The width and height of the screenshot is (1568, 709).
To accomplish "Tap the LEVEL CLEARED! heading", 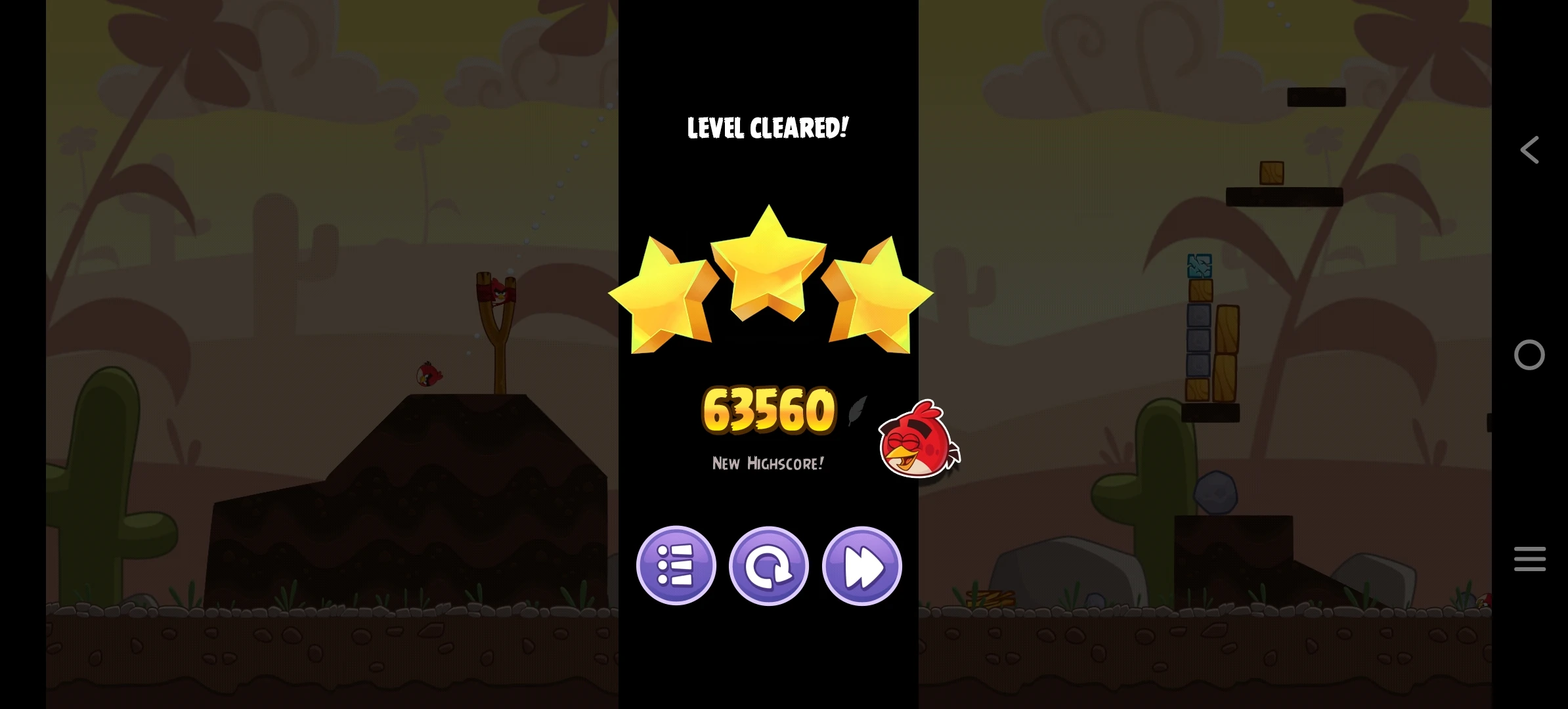I will (x=768, y=127).
